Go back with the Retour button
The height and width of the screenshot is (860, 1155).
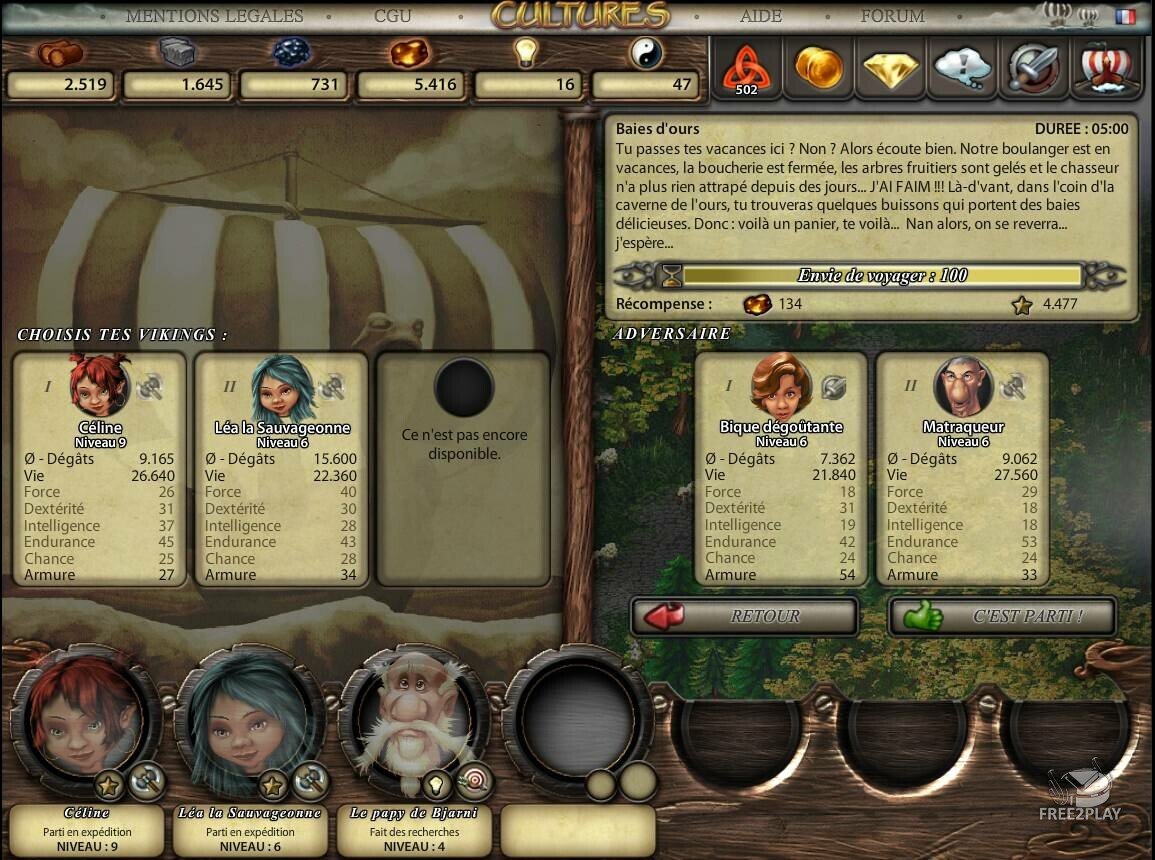(744, 616)
